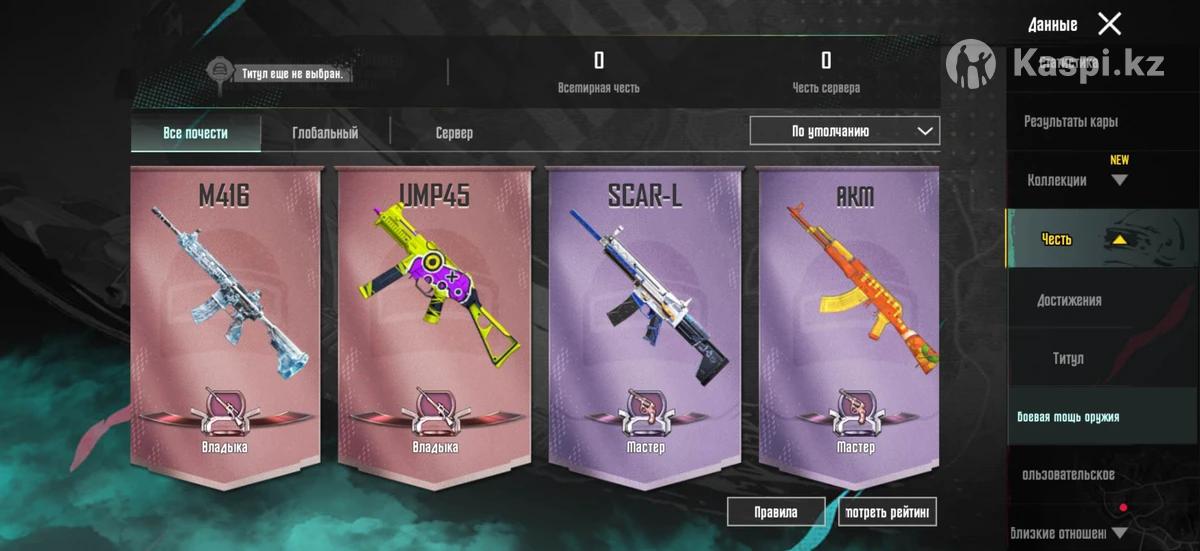1200x551 pixels.
Task: Close the Данные panel with the X
Action: pyautogui.click(x=1109, y=24)
